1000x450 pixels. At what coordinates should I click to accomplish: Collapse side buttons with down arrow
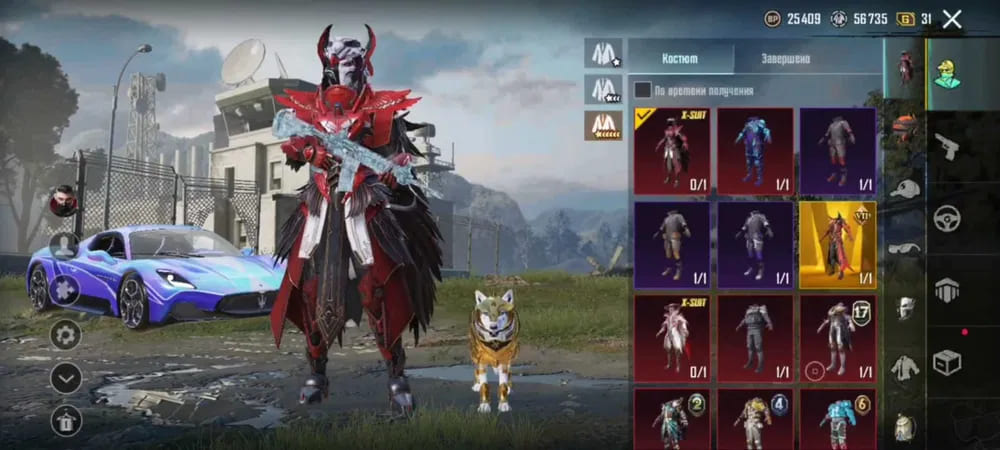pos(66,377)
